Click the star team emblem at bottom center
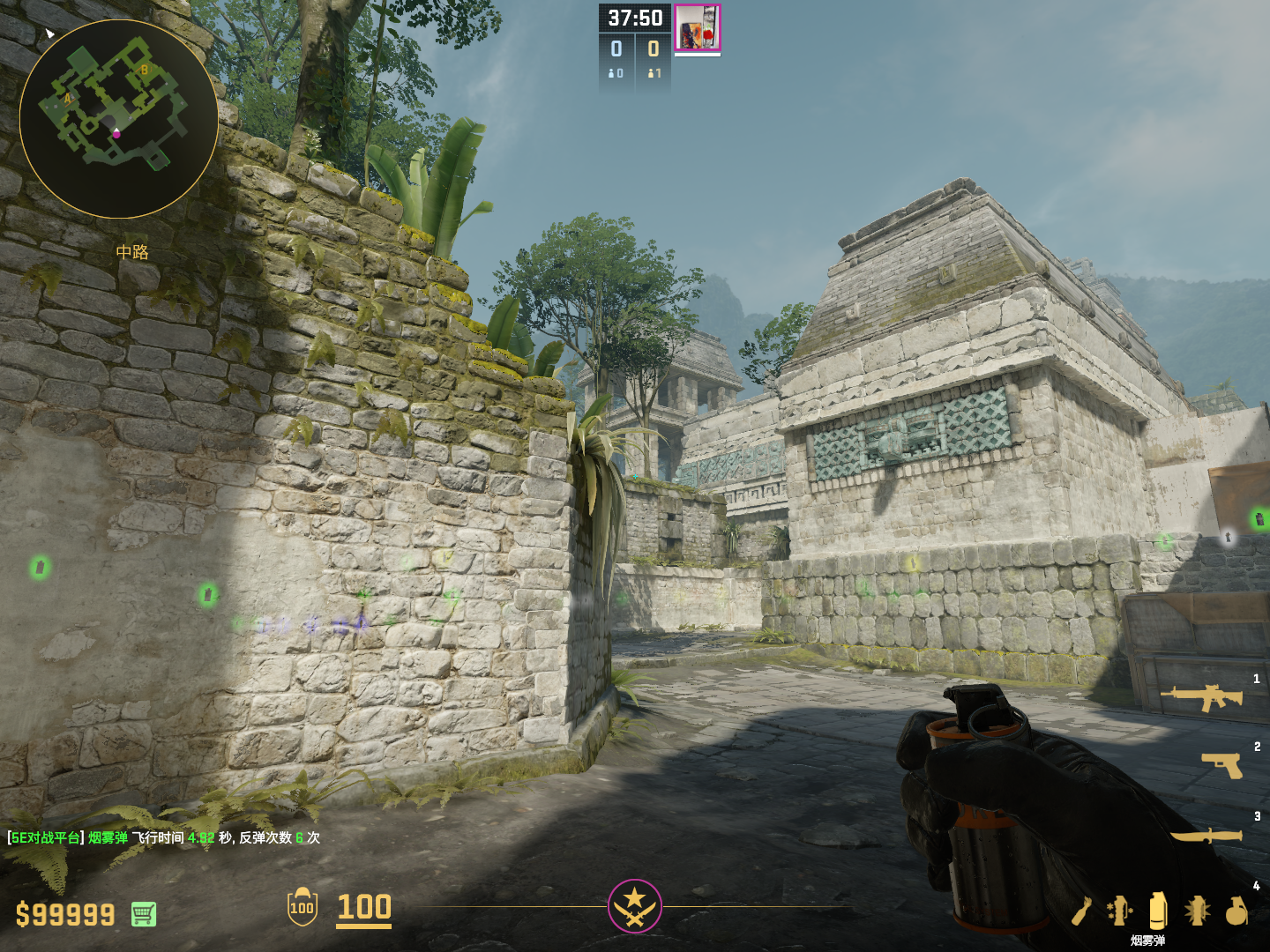This screenshot has height=952, width=1270. click(634, 905)
